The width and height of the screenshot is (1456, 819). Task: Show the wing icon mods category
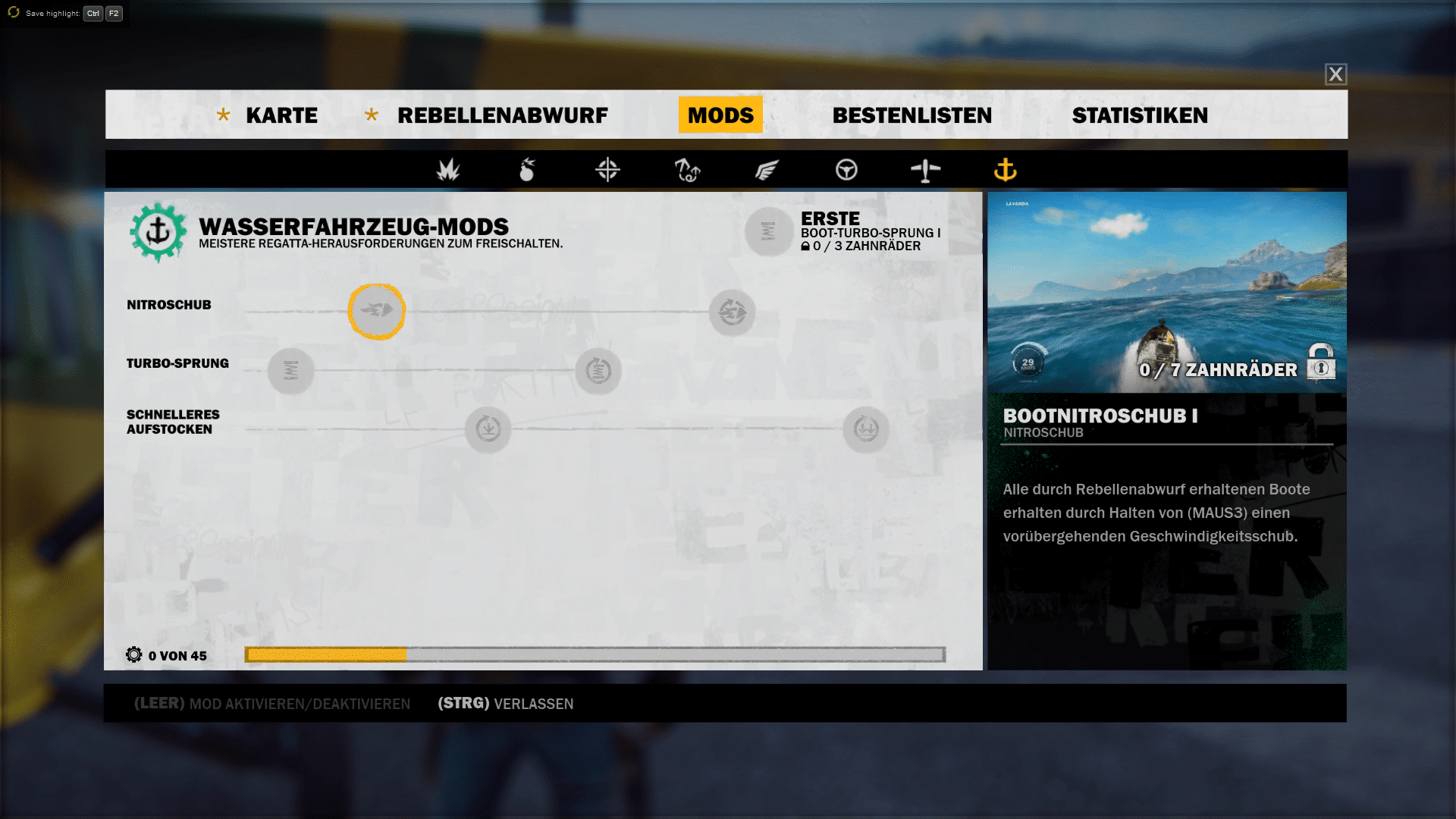[x=767, y=170]
